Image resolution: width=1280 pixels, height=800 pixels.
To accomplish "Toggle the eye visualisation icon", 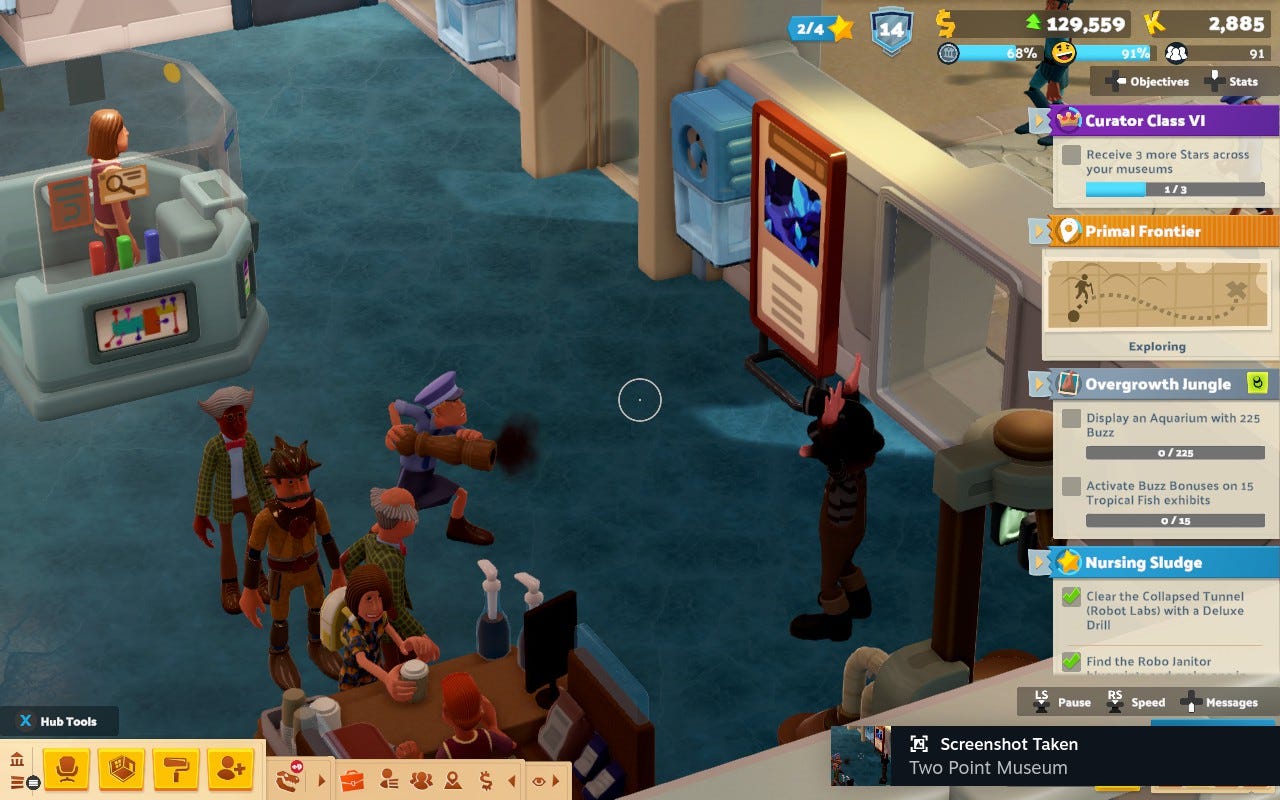I will click(538, 781).
